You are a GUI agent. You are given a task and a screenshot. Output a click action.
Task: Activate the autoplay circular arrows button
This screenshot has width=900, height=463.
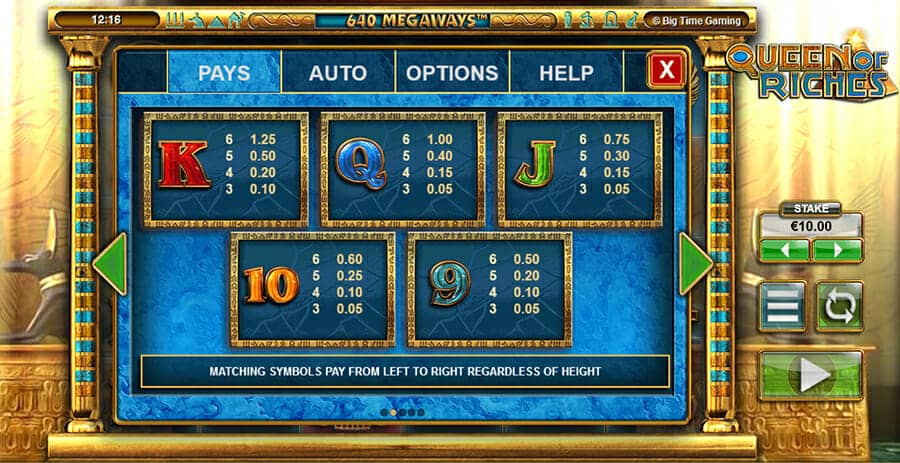(x=839, y=305)
